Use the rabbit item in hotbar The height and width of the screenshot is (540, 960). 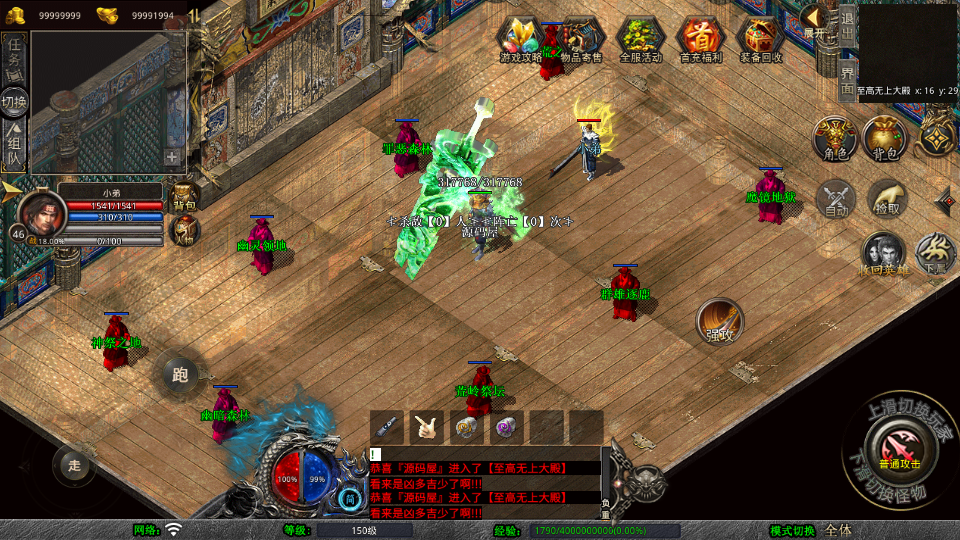(x=427, y=427)
